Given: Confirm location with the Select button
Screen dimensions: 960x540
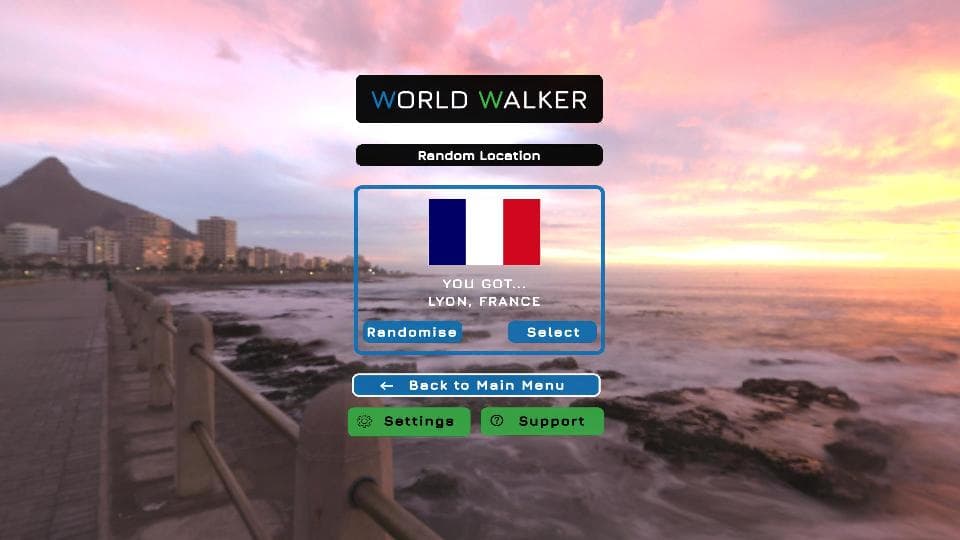Looking at the screenshot, I should (x=552, y=332).
